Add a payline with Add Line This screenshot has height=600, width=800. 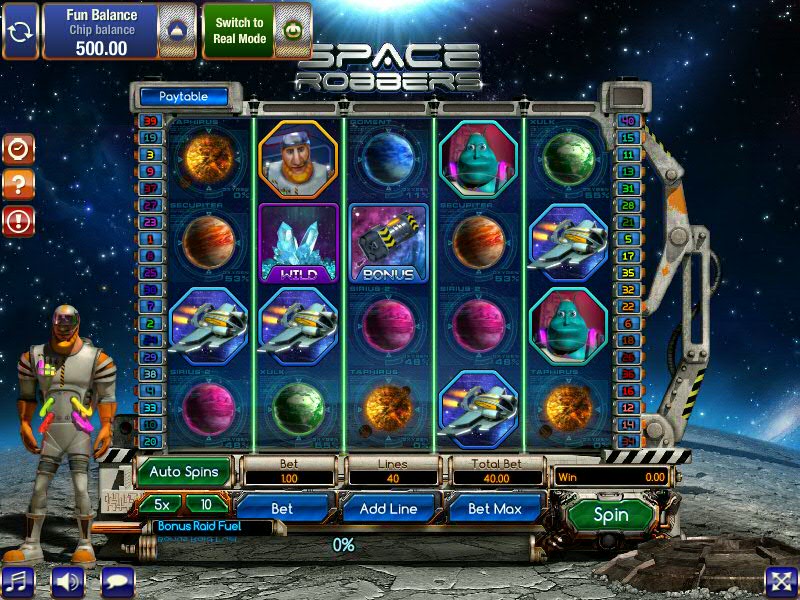388,508
